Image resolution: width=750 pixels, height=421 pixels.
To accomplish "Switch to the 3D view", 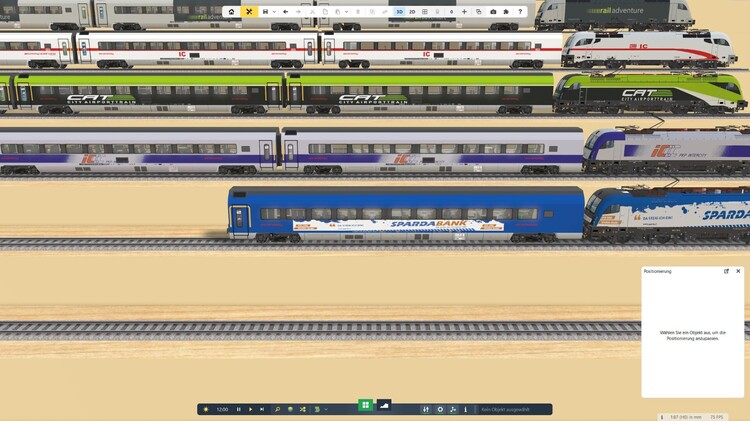I will click(399, 12).
